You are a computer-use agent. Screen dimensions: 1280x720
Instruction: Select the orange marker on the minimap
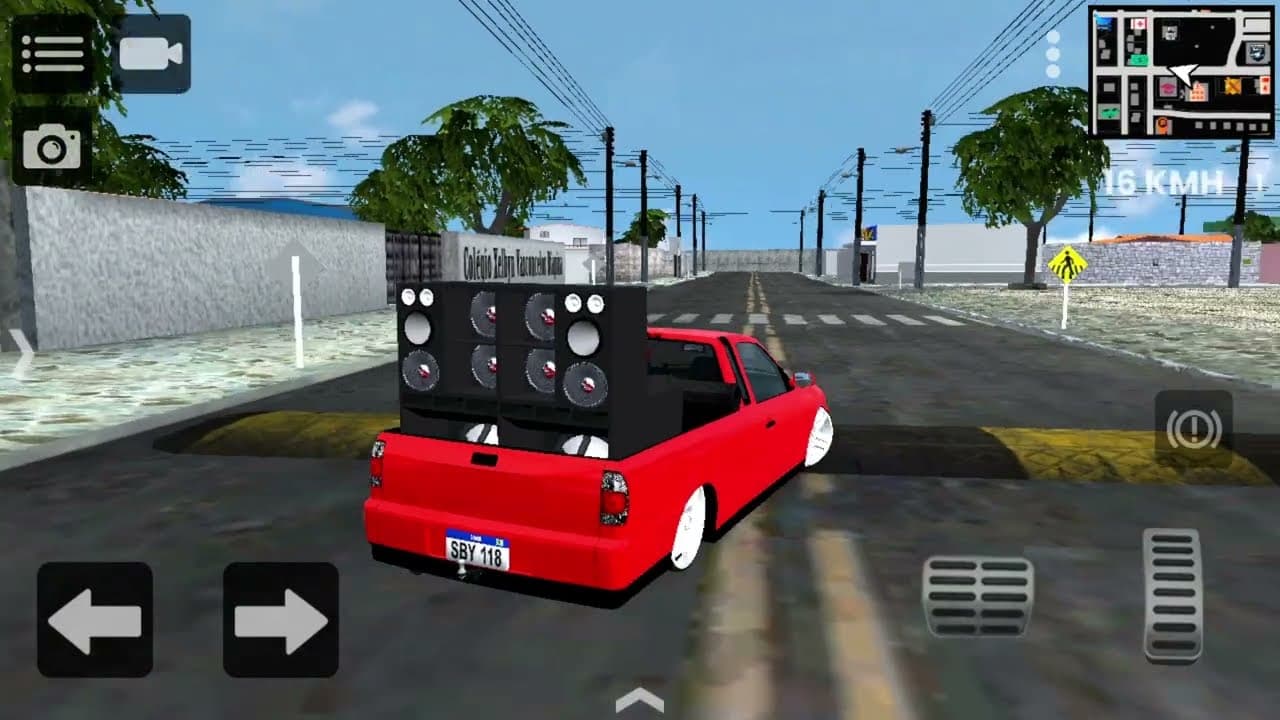tap(1163, 124)
